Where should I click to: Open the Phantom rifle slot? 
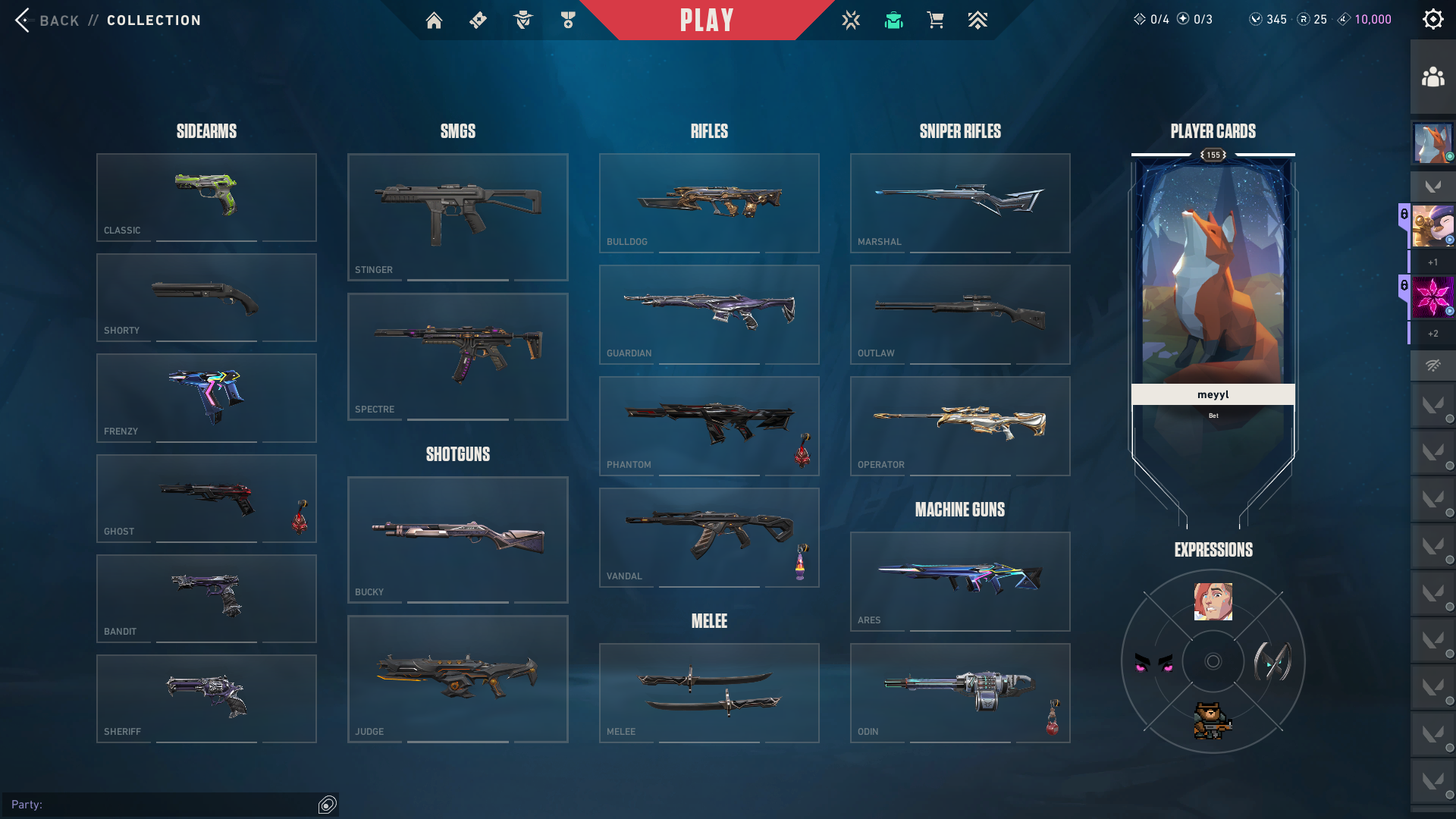coord(709,425)
